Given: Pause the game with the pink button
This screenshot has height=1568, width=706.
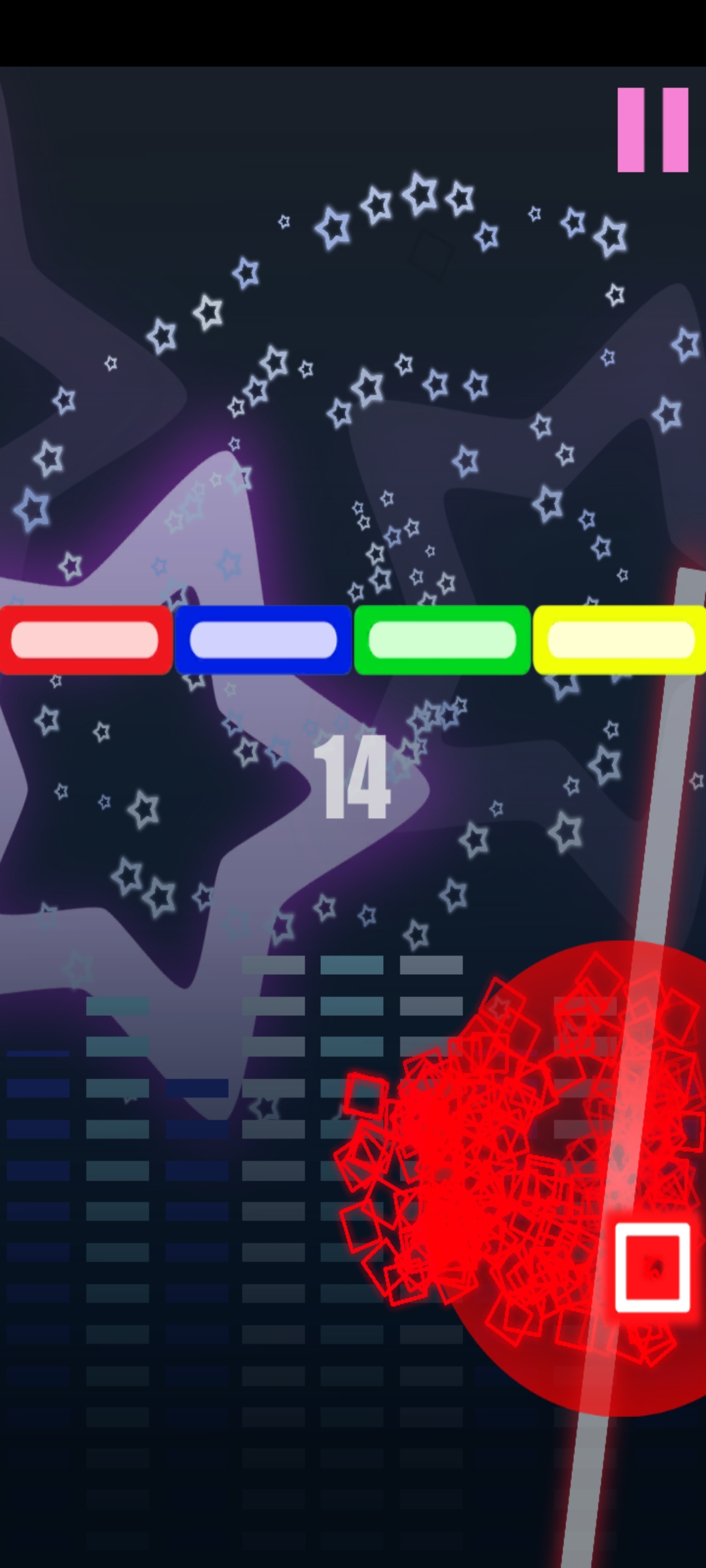Looking at the screenshot, I should click(652, 129).
